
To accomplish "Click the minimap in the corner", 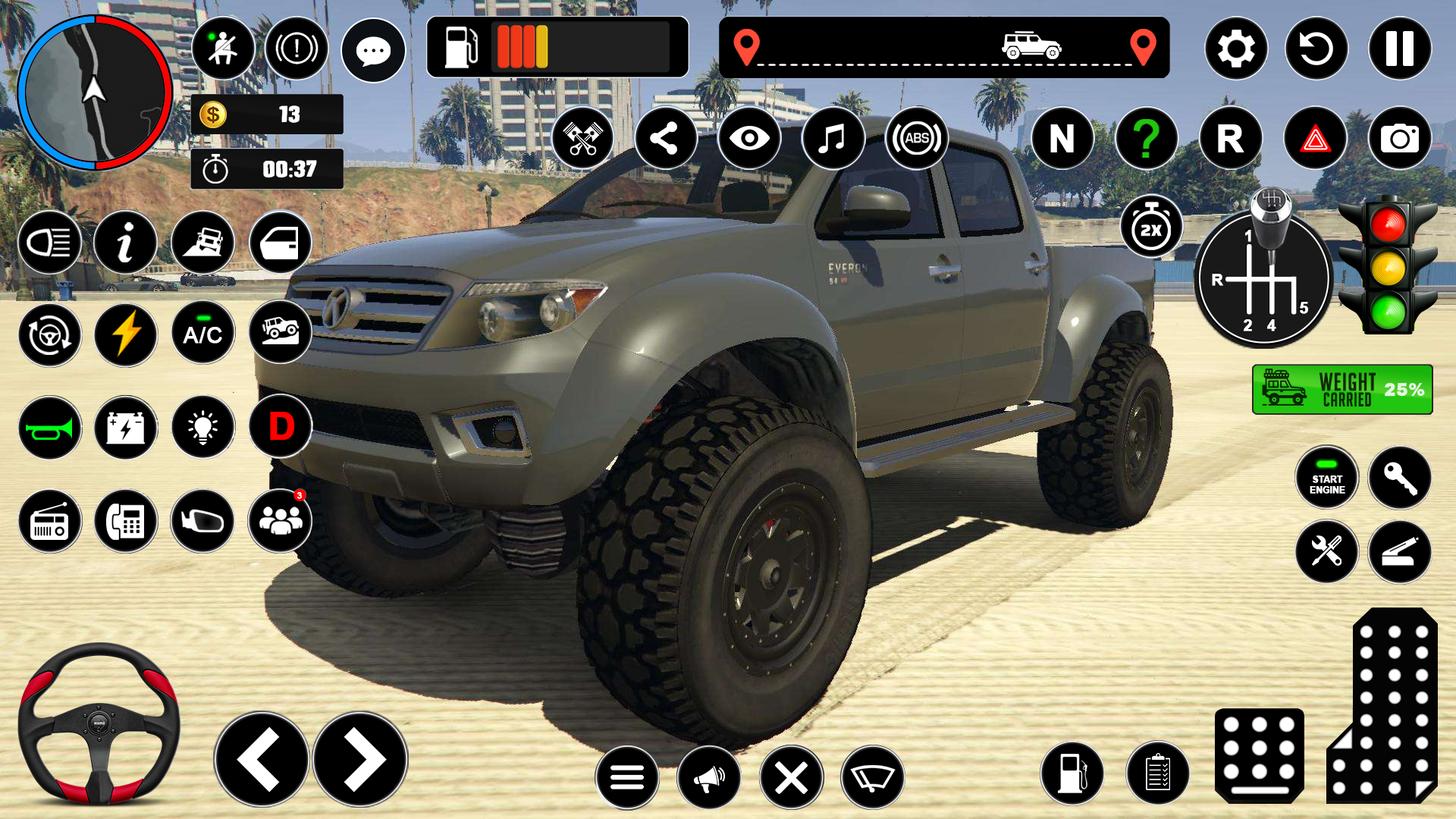I will [95, 93].
